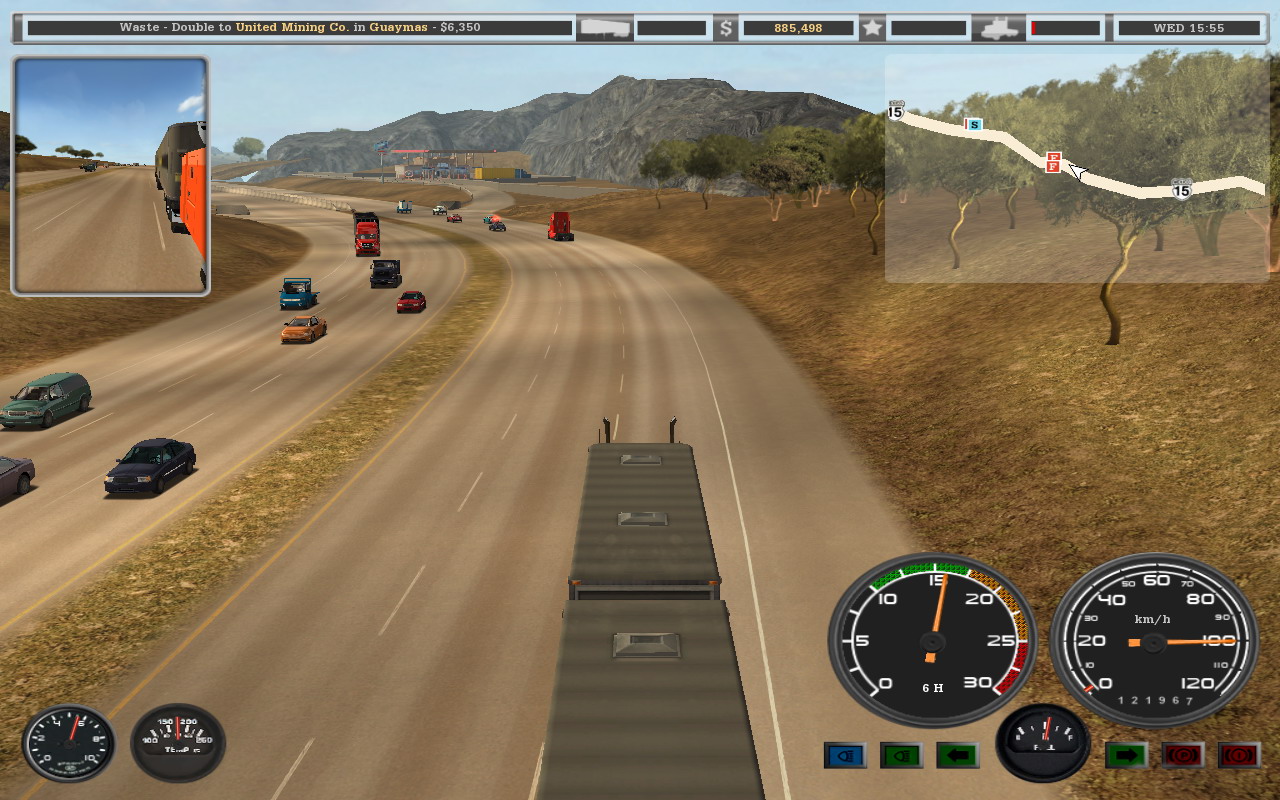The height and width of the screenshot is (800, 1280).
Task: Click the star rating icon in the top bar
Action: 873,28
